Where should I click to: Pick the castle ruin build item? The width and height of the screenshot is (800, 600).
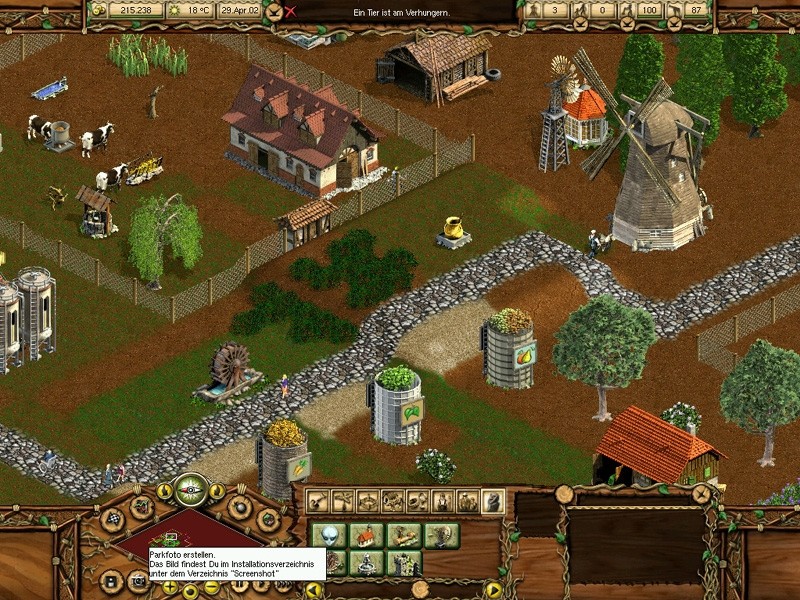(404, 562)
